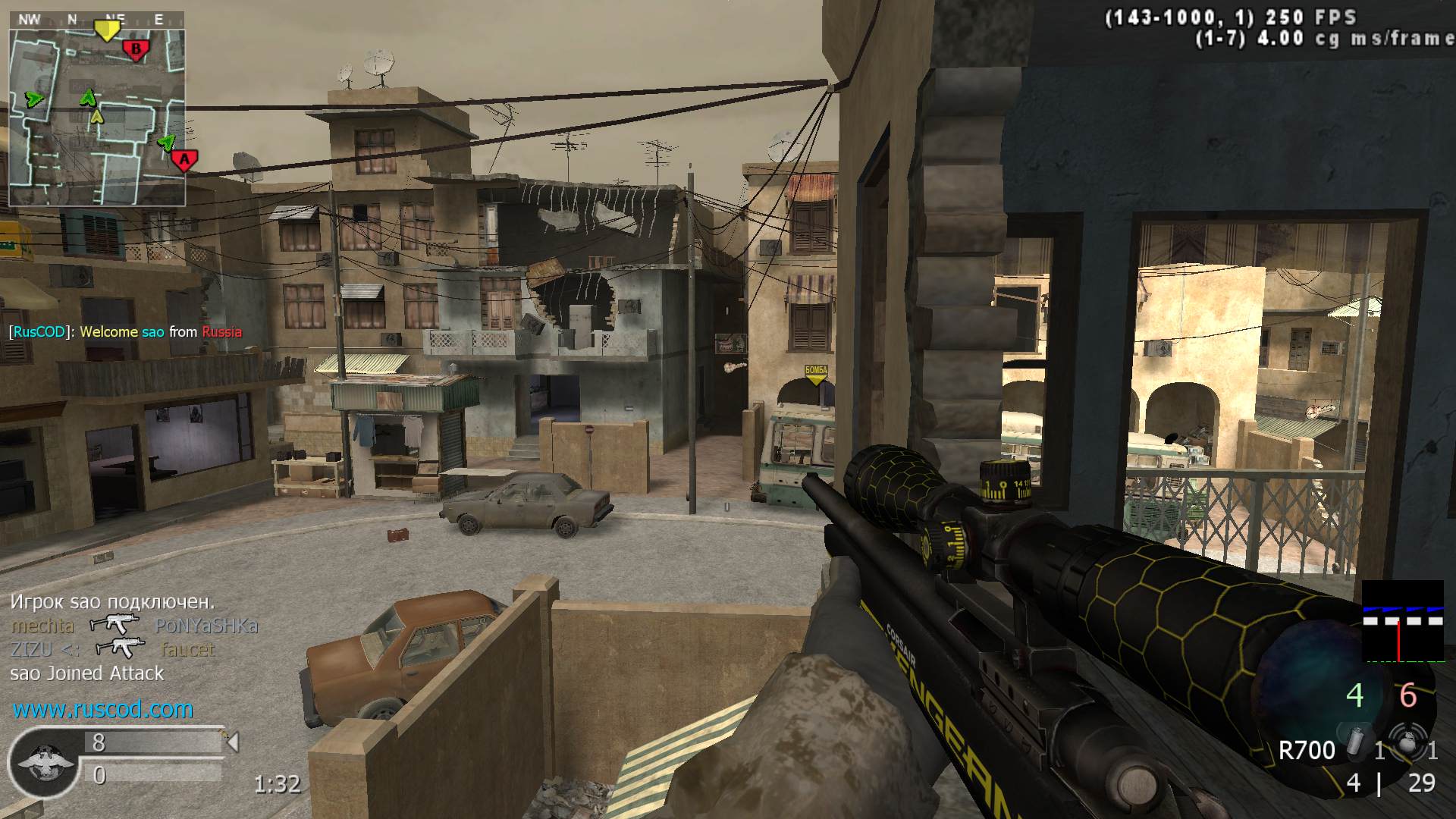Image resolution: width=1456 pixels, height=819 pixels.
Task: Click the yellow shield marker on minimap
Action: 107,30
